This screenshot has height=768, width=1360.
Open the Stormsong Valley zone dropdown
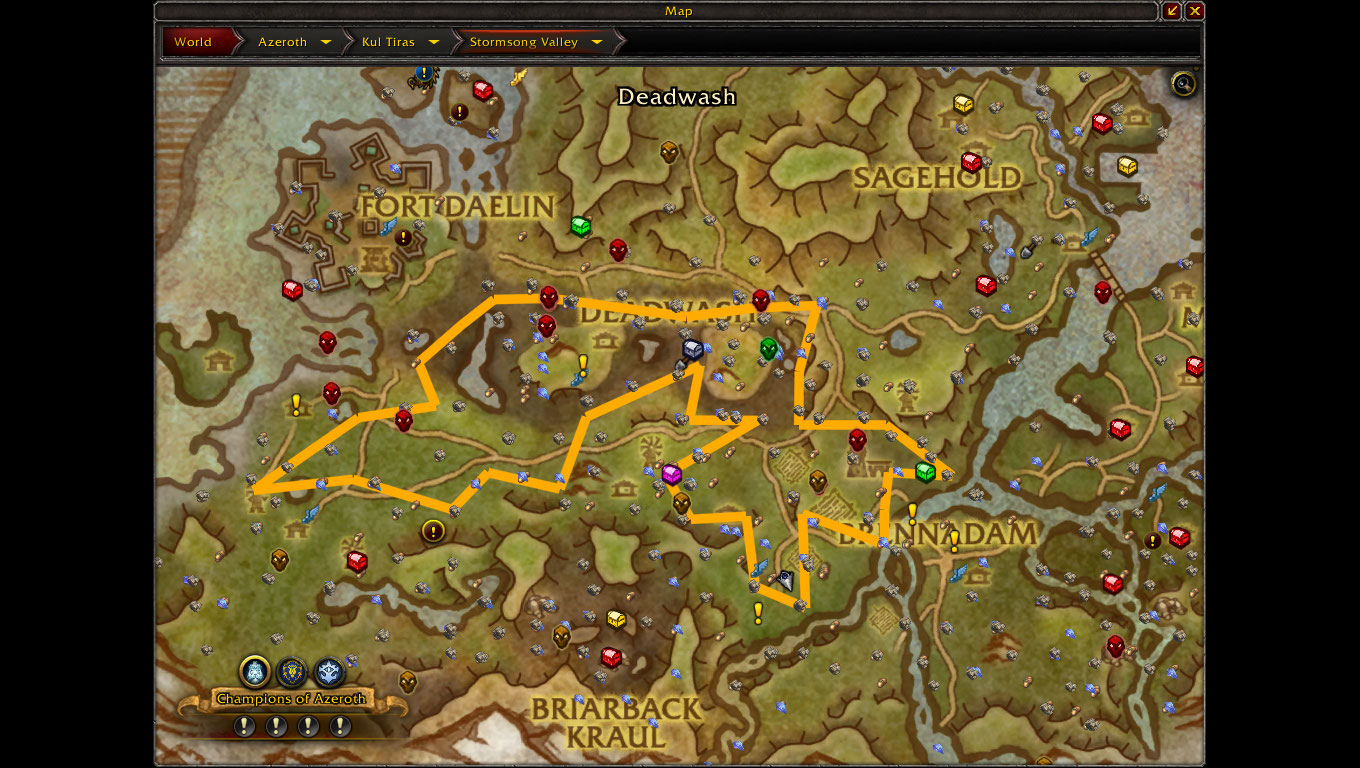tap(597, 42)
